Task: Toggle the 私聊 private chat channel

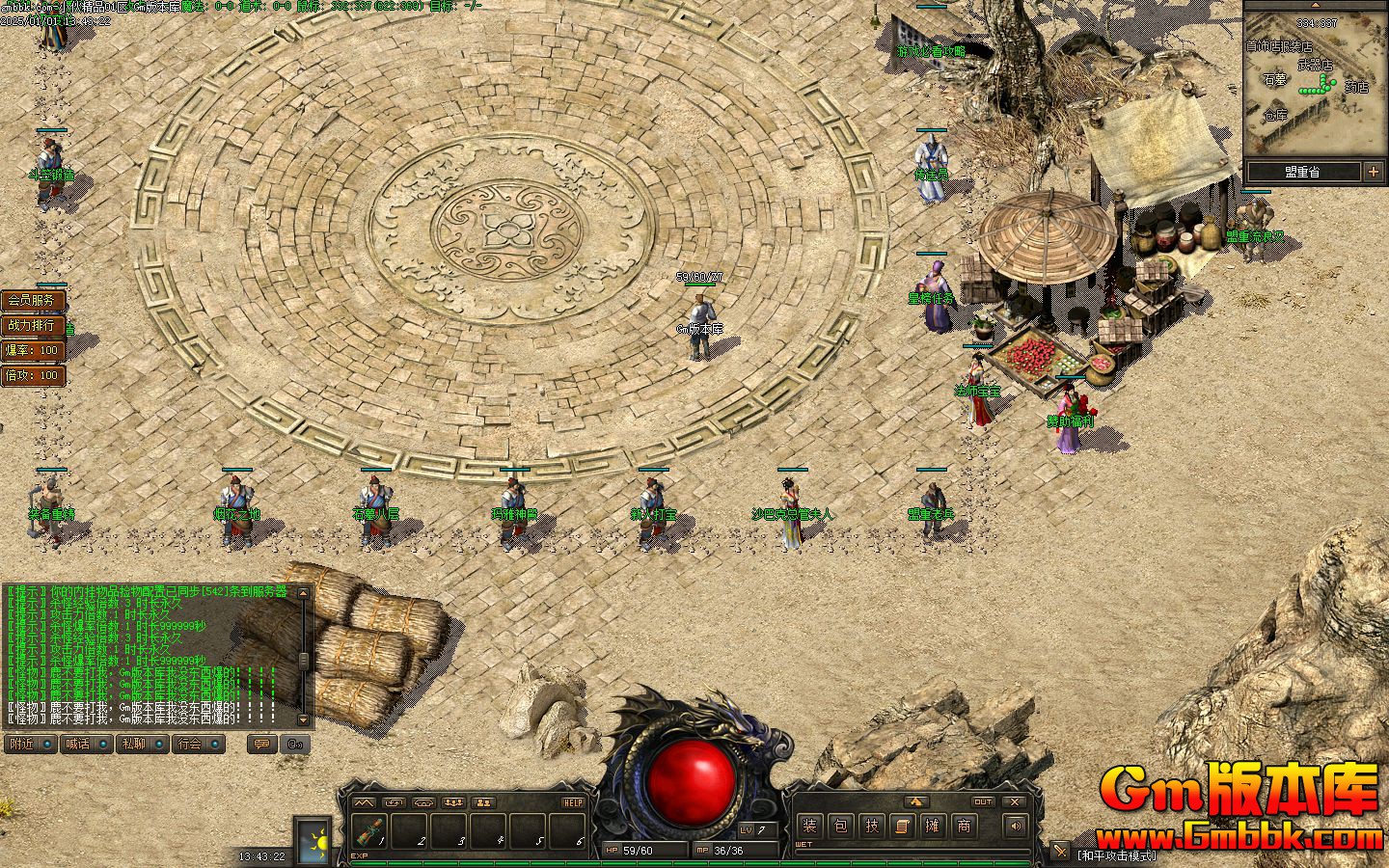Action: click(142, 744)
